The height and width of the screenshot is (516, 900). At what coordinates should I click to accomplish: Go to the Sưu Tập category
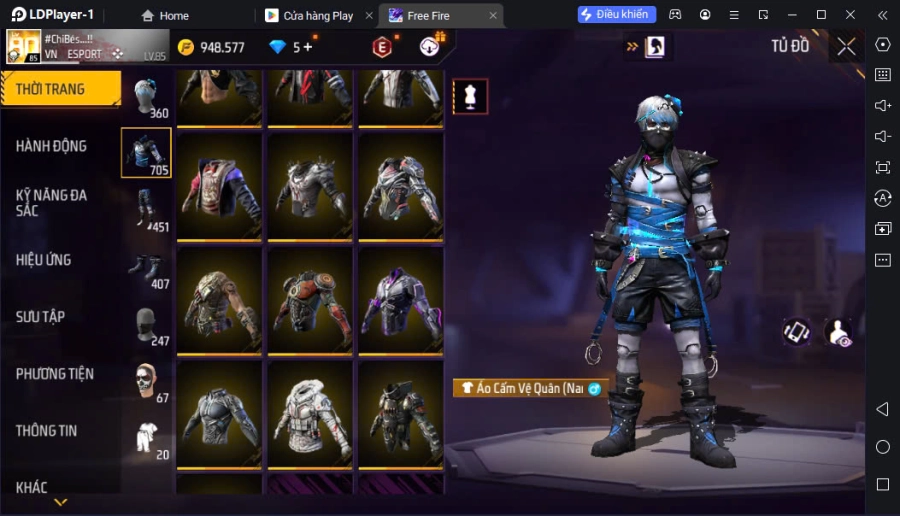(40, 317)
